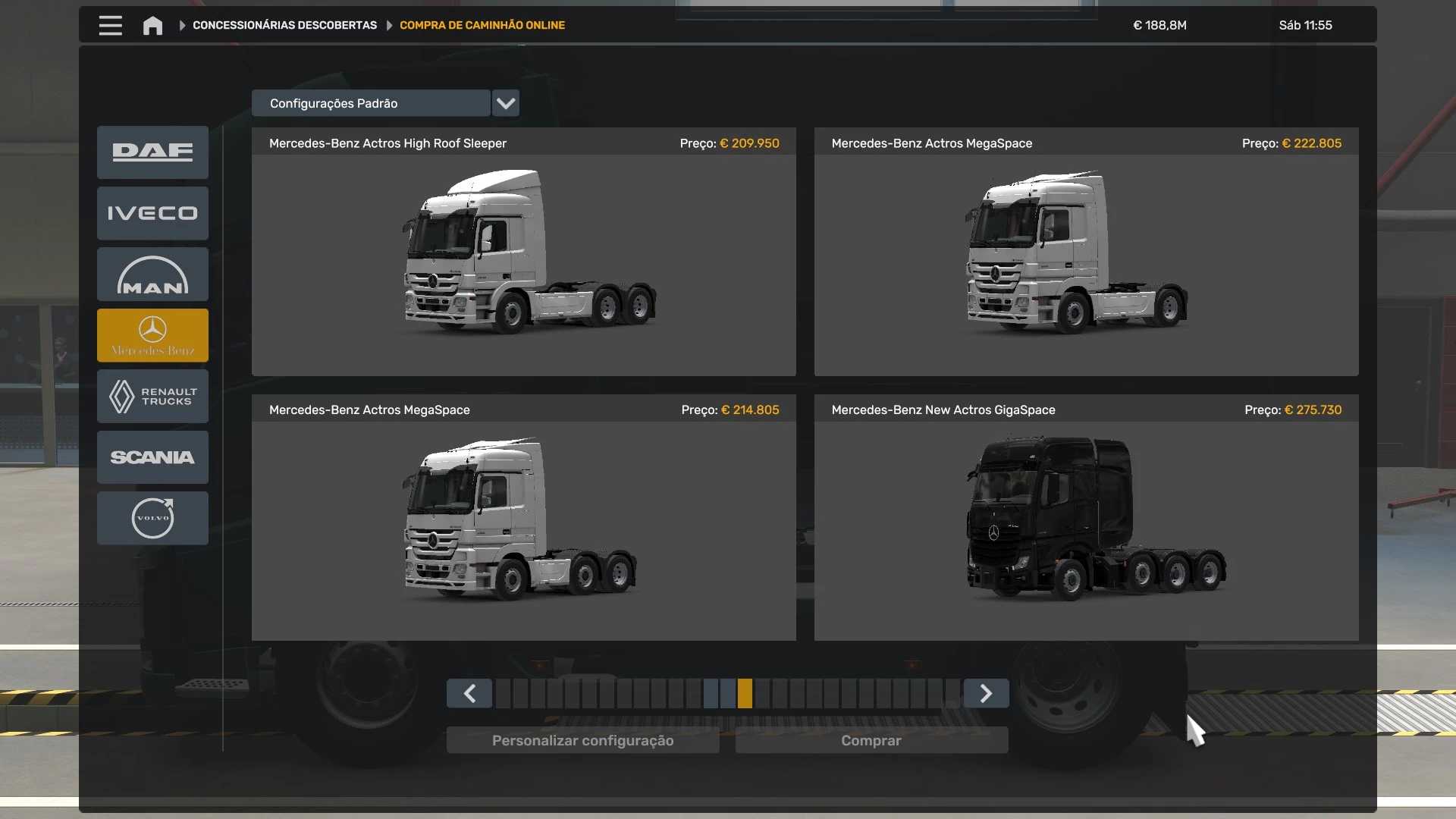Jump to the highlighted orange page marker
Screen dimensions: 1456x819
click(745, 693)
